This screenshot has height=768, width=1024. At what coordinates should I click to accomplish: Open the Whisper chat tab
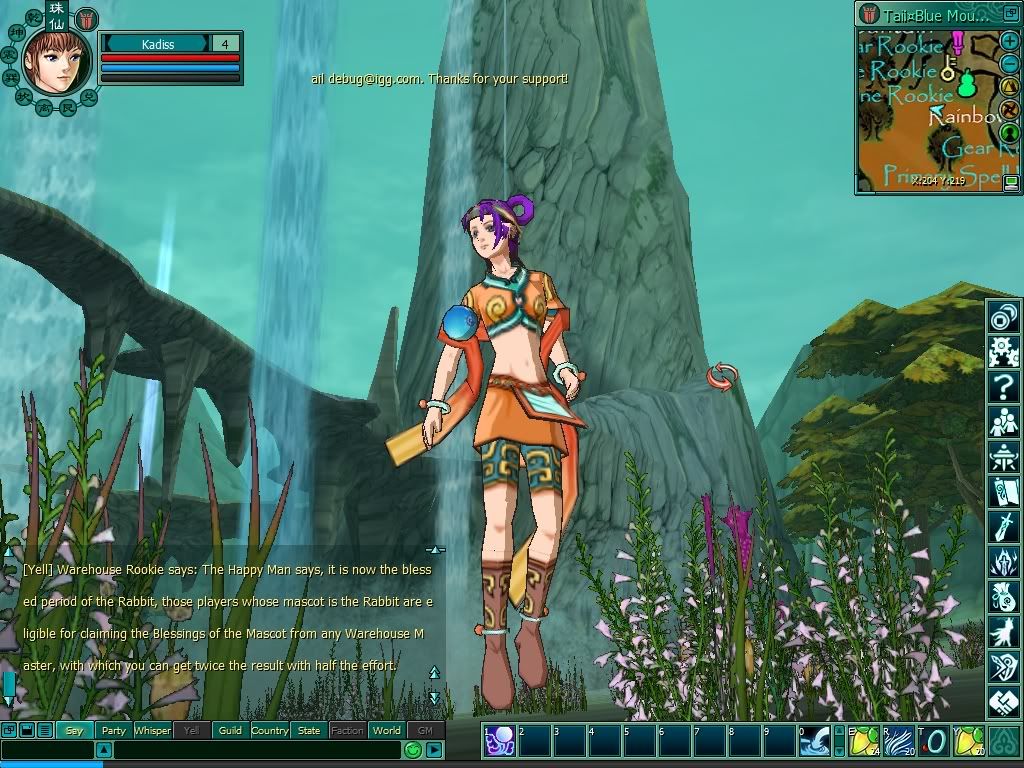click(153, 730)
